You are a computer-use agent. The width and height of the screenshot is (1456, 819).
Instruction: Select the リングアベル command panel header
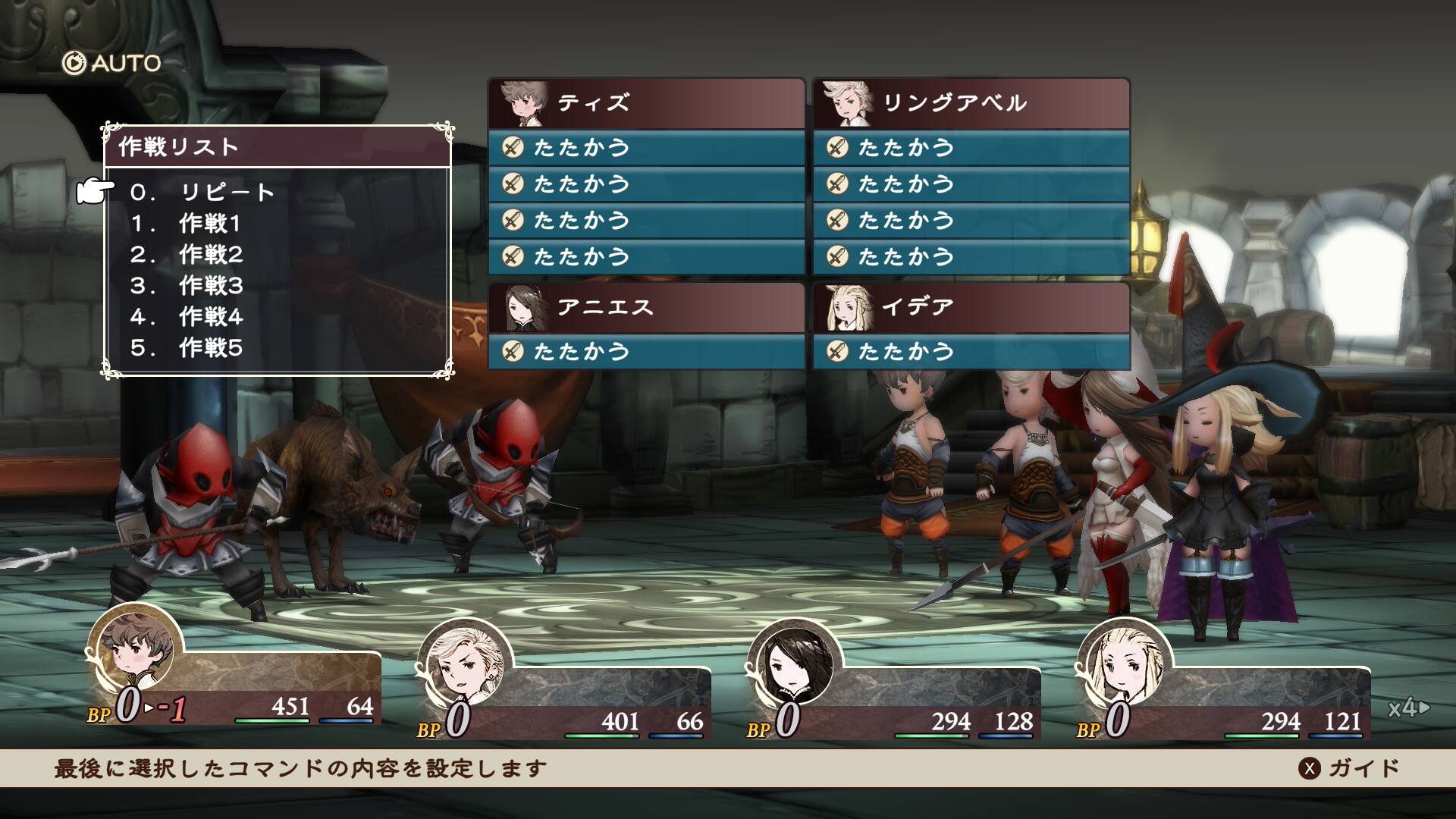pyautogui.click(x=971, y=103)
